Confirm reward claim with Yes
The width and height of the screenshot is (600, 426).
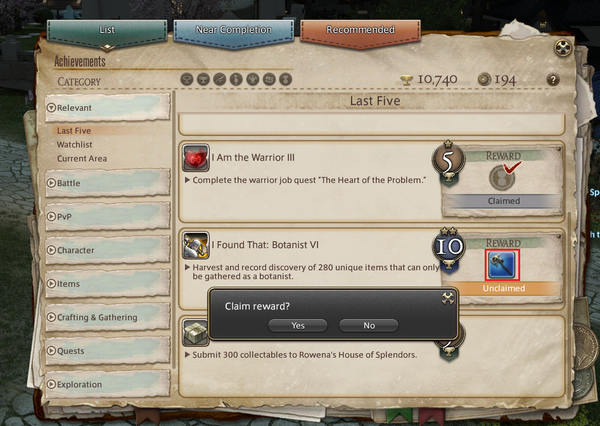(x=298, y=325)
